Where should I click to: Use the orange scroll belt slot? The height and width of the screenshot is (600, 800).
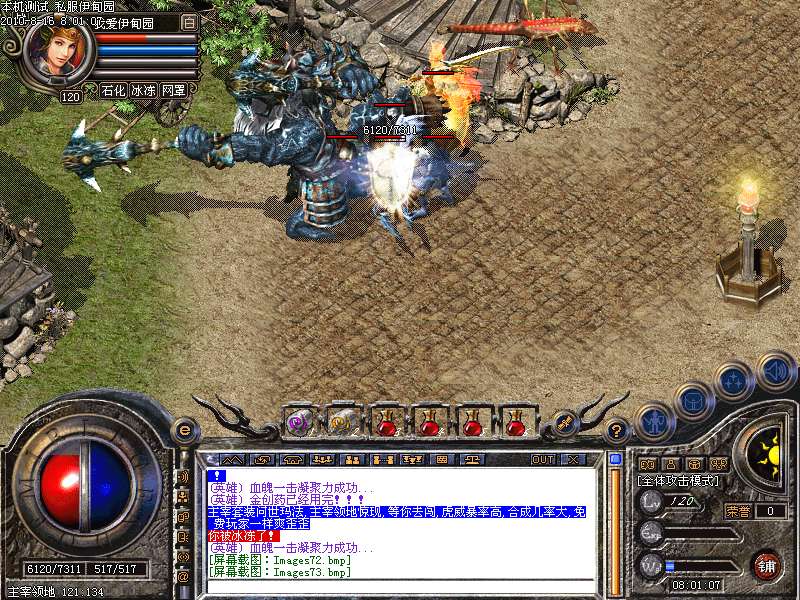tap(342, 422)
